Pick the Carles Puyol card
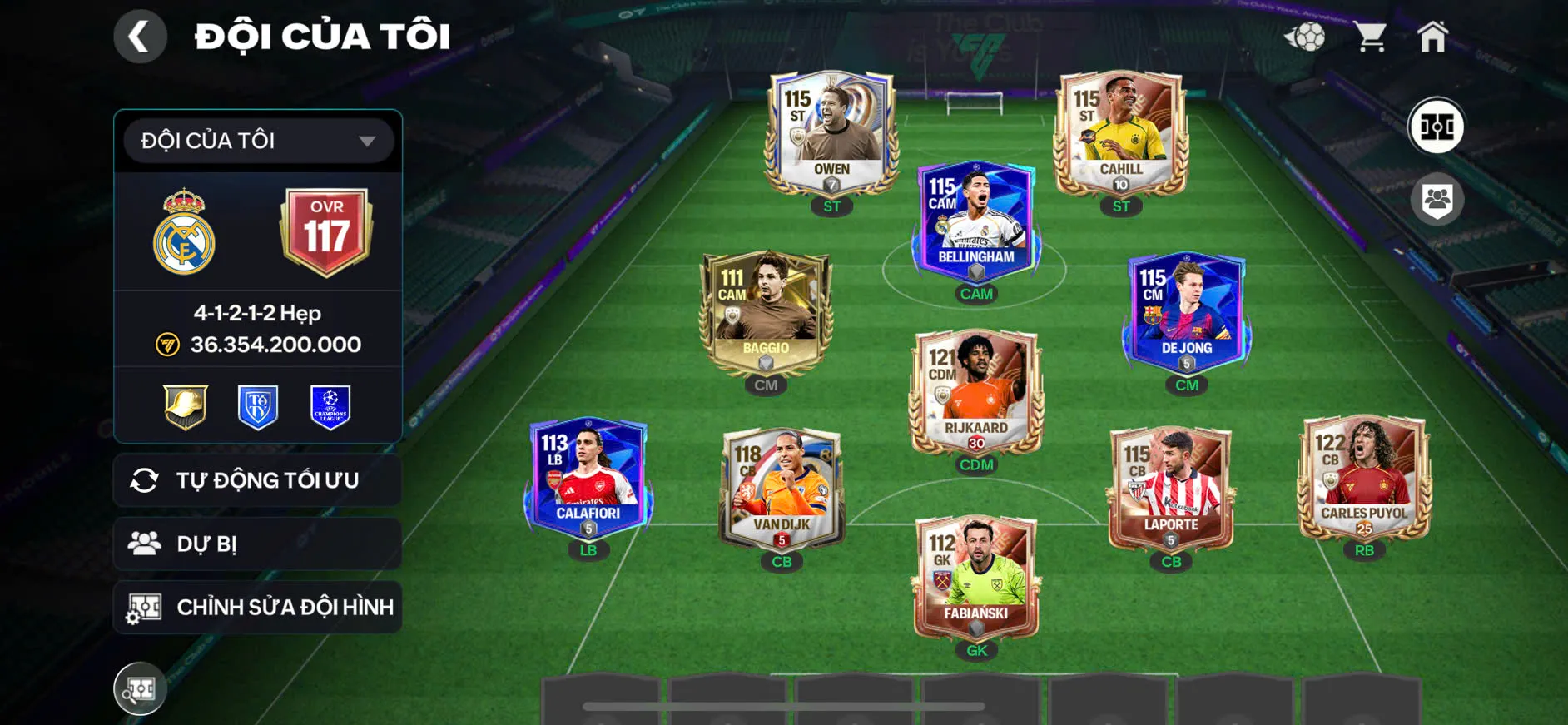This screenshot has width=1568, height=725. (x=1363, y=479)
